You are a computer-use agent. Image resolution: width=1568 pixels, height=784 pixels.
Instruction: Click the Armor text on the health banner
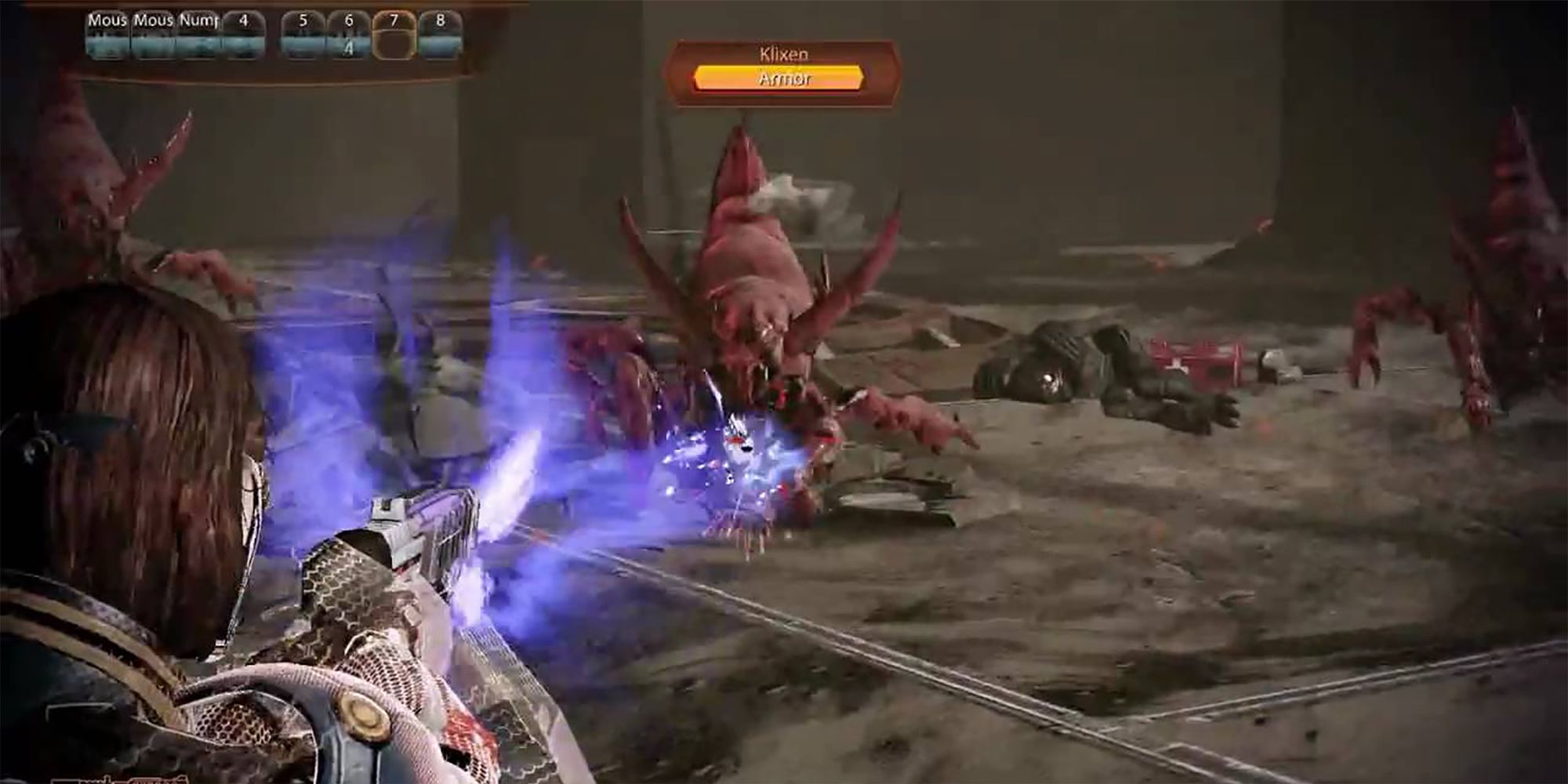tap(784, 78)
